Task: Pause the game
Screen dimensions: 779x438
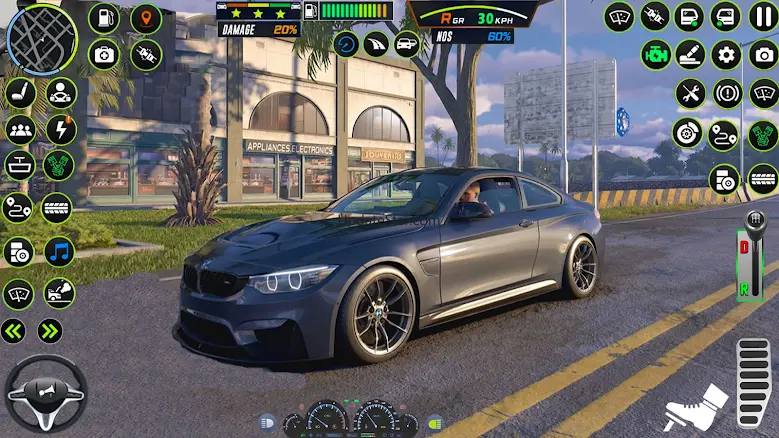Action: click(763, 17)
